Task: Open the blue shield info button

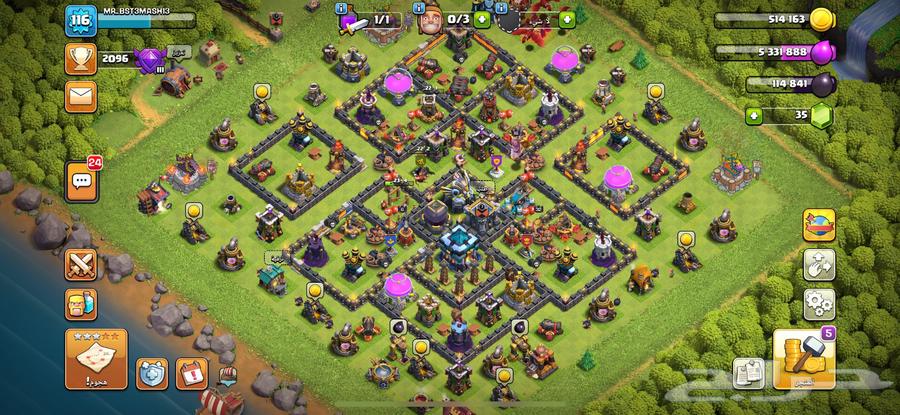Action: (150, 373)
